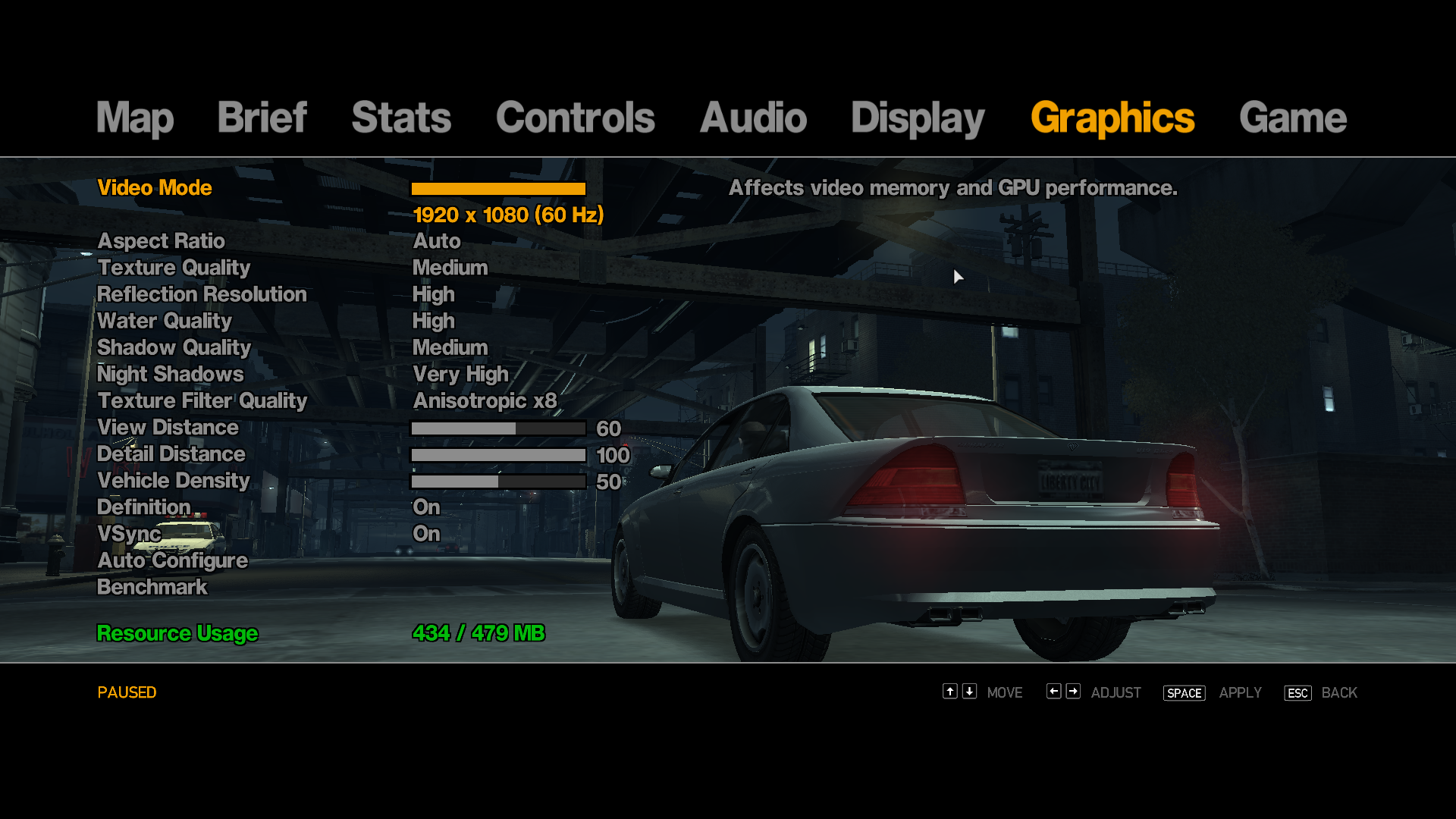Start the Benchmark
This screenshot has width=1456, height=819.
[152, 587]
